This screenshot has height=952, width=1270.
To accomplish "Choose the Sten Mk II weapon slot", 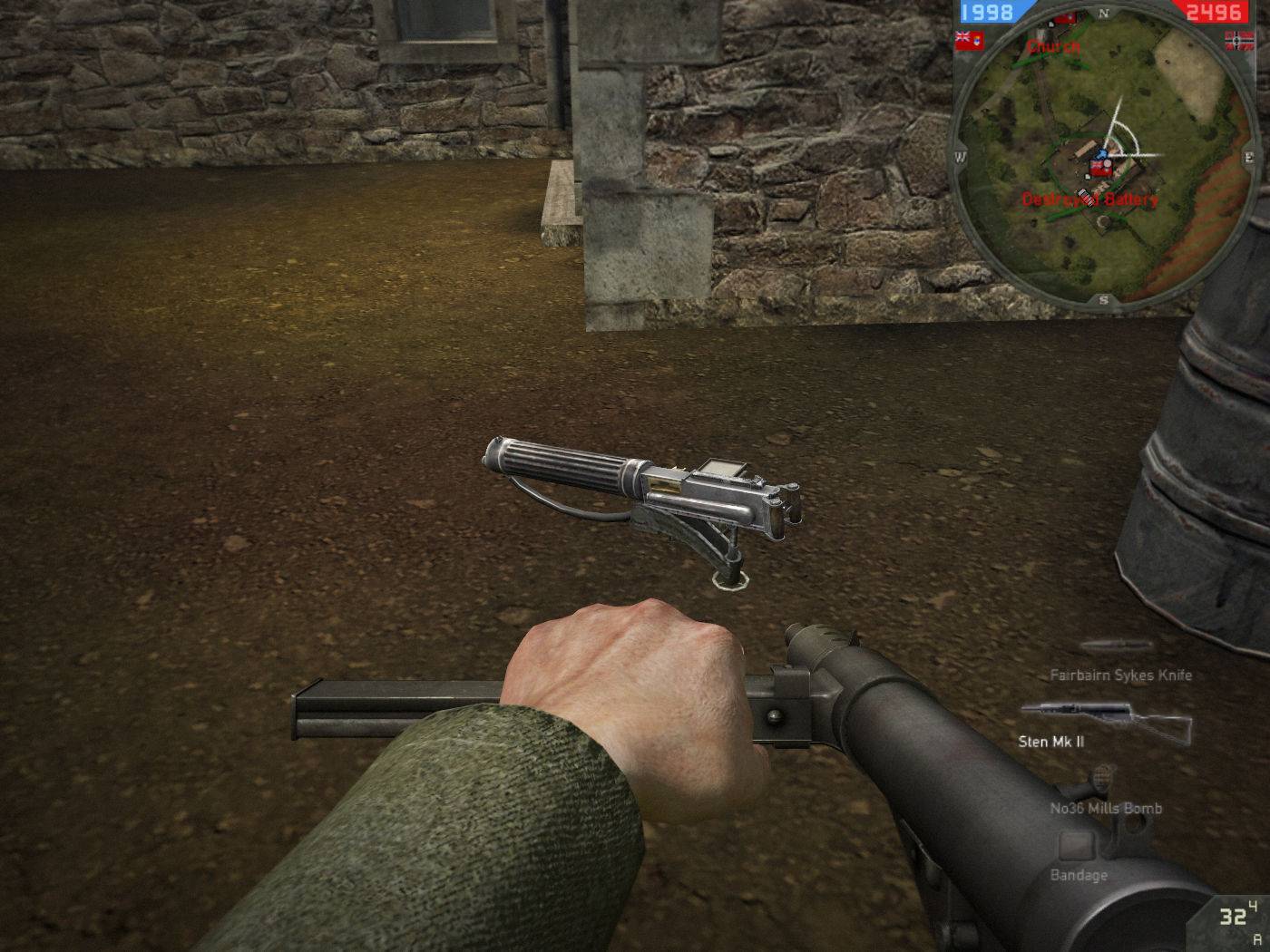I will point(1105,722).
